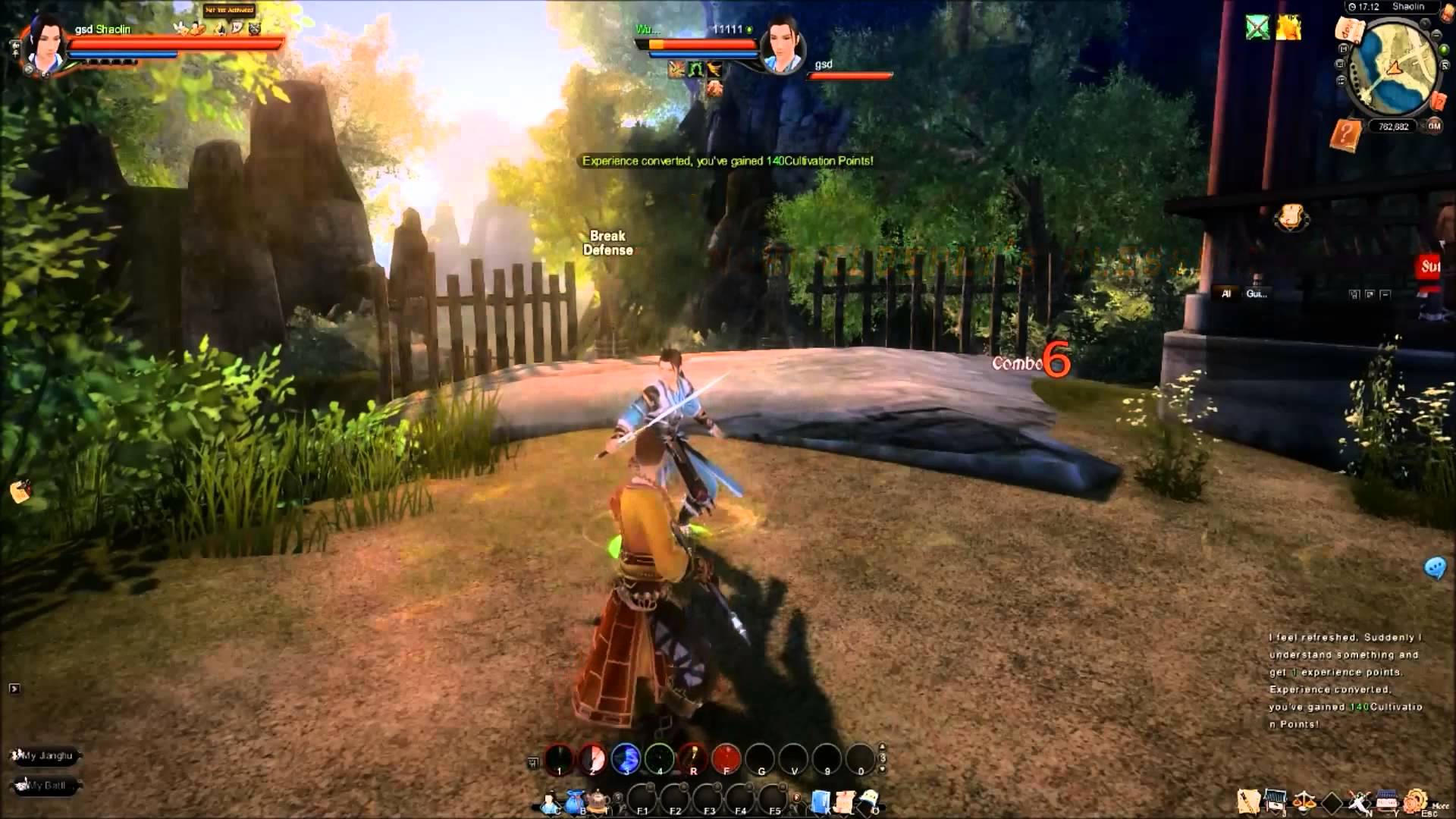Open the martial arts skills icon

tap(1359, 801)
